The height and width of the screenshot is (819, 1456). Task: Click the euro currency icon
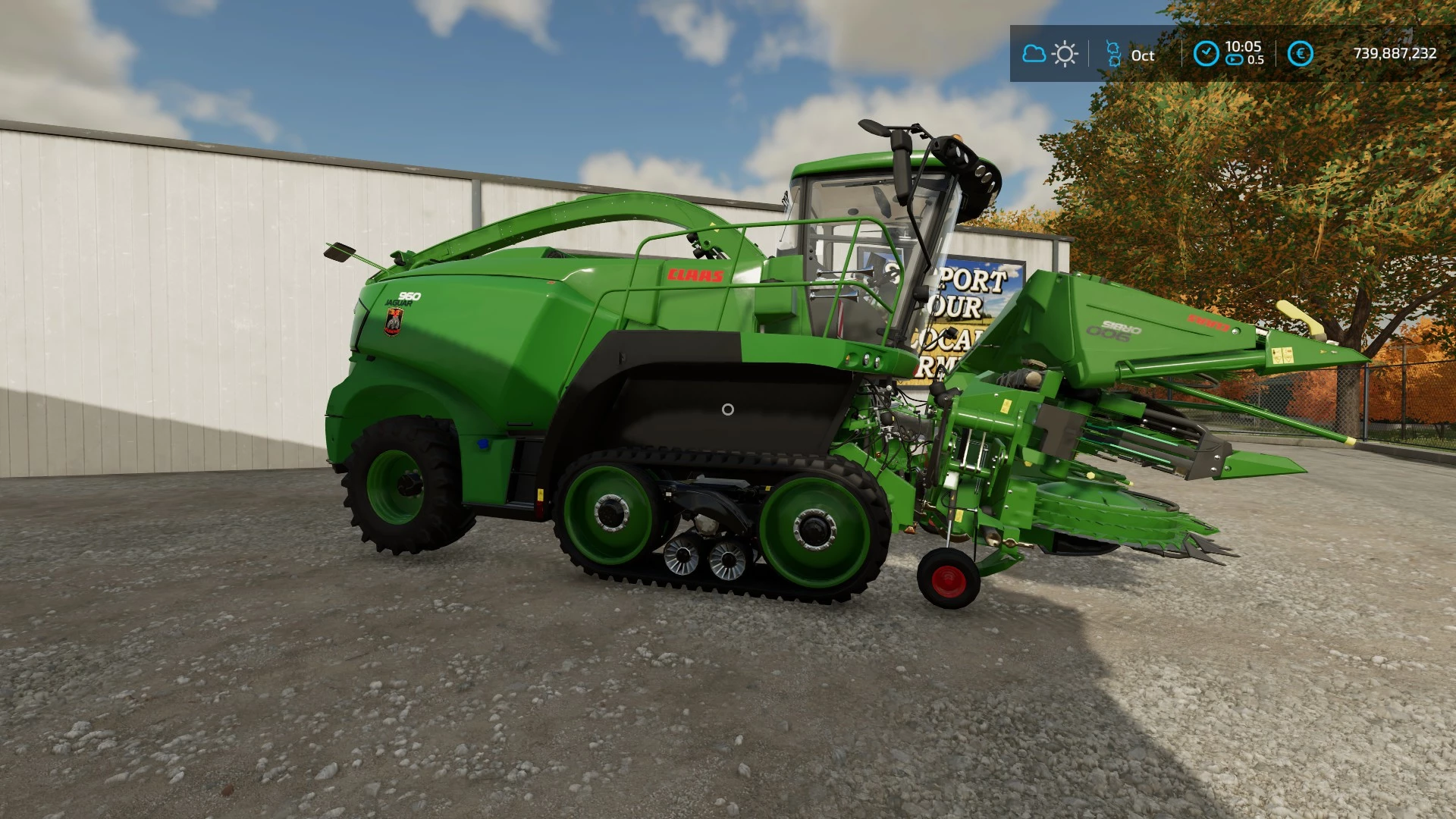click(1300, 54)
